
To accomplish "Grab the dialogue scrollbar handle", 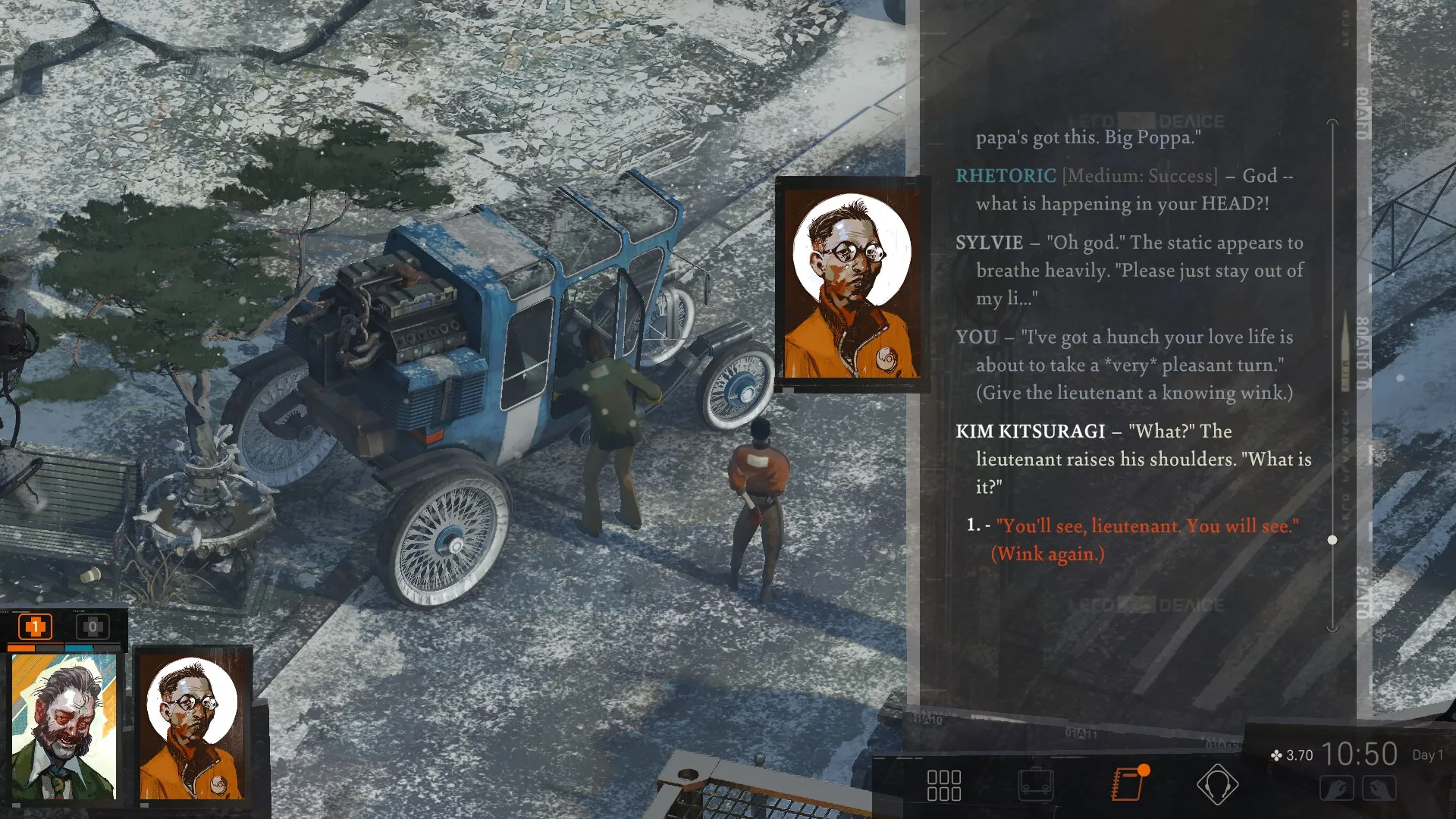I will [x=1332, y=540].
